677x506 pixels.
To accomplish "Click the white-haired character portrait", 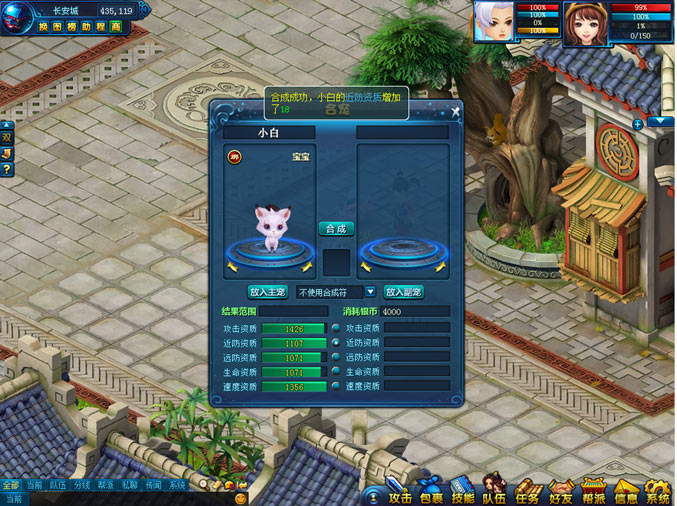I will point(492,21).
